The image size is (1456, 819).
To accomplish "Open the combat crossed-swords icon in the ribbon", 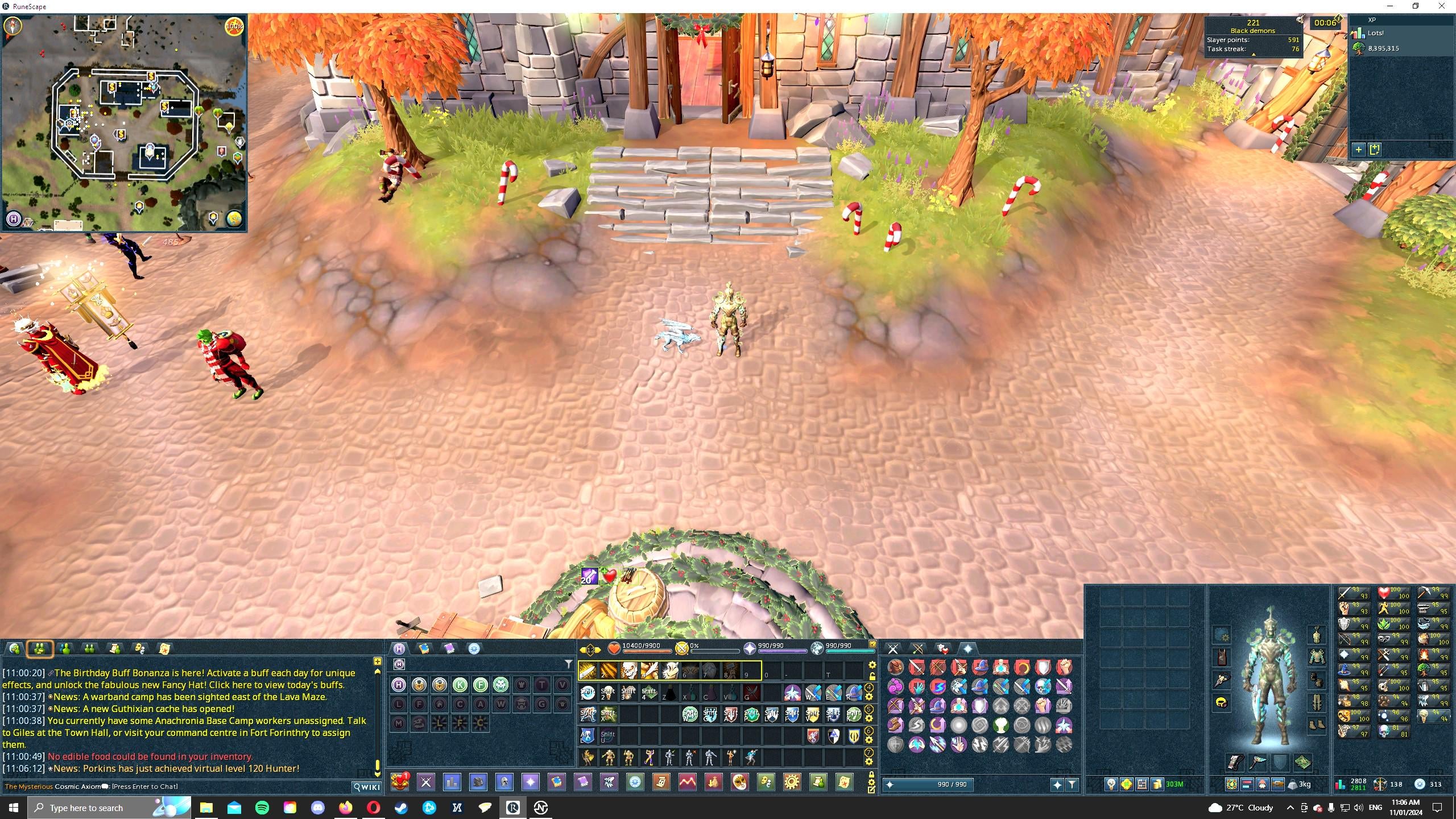I will click(426, 782).
